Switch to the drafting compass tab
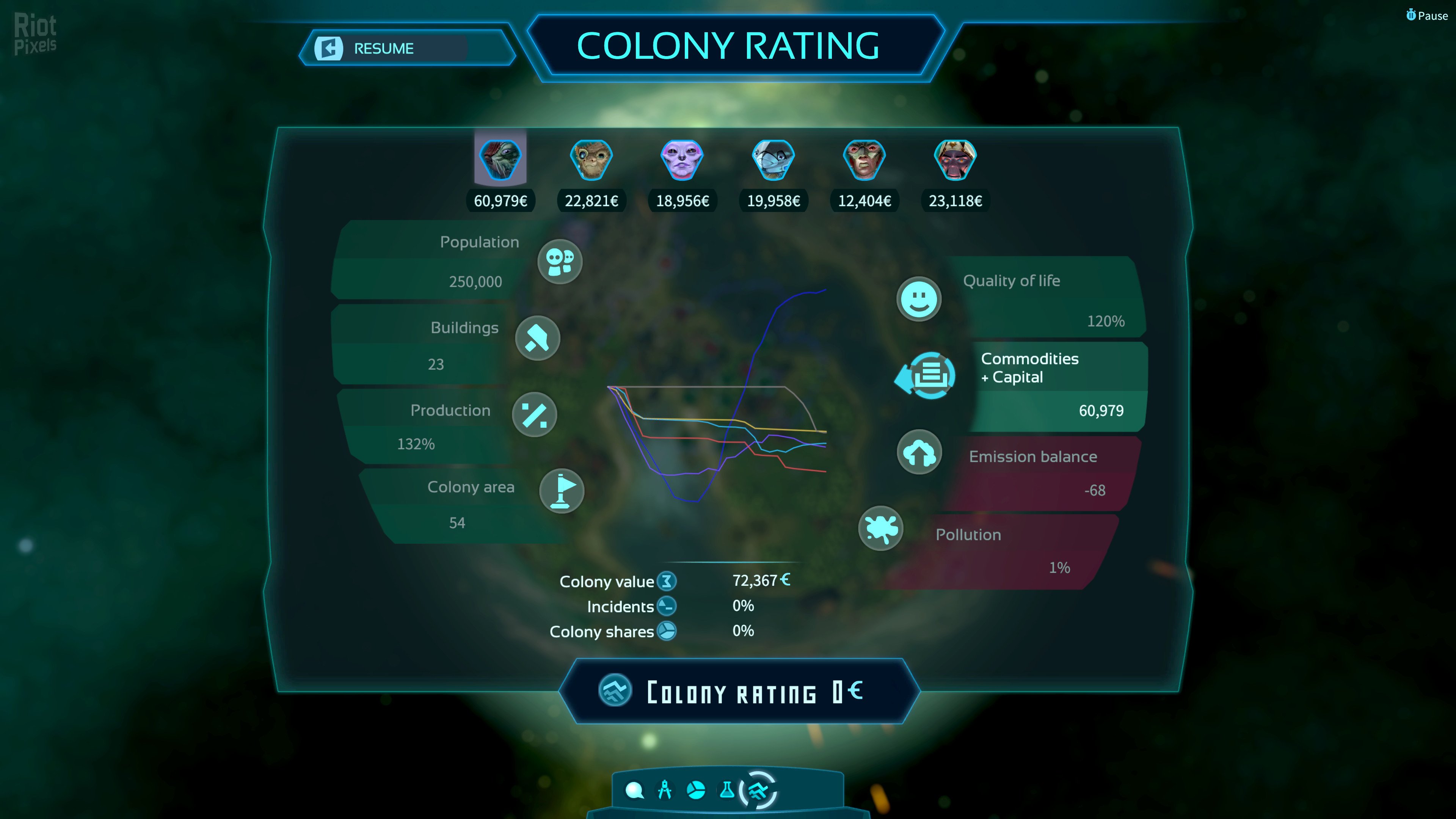This screenshot has height=819, width=1456. tap(665, 790)
